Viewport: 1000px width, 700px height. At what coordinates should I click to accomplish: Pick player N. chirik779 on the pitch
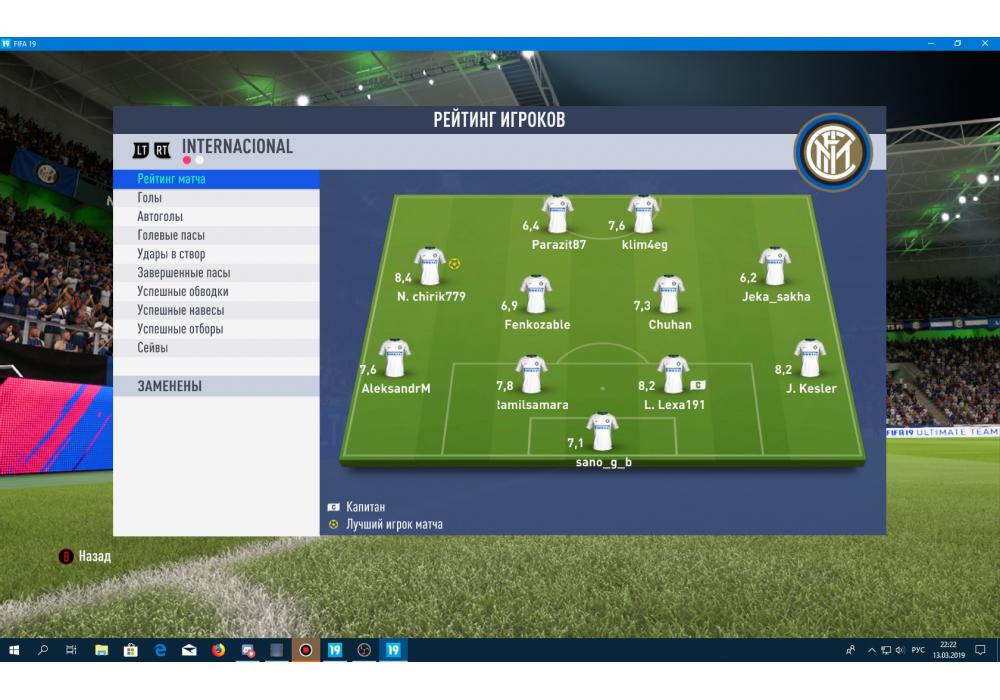click(430, 268)
